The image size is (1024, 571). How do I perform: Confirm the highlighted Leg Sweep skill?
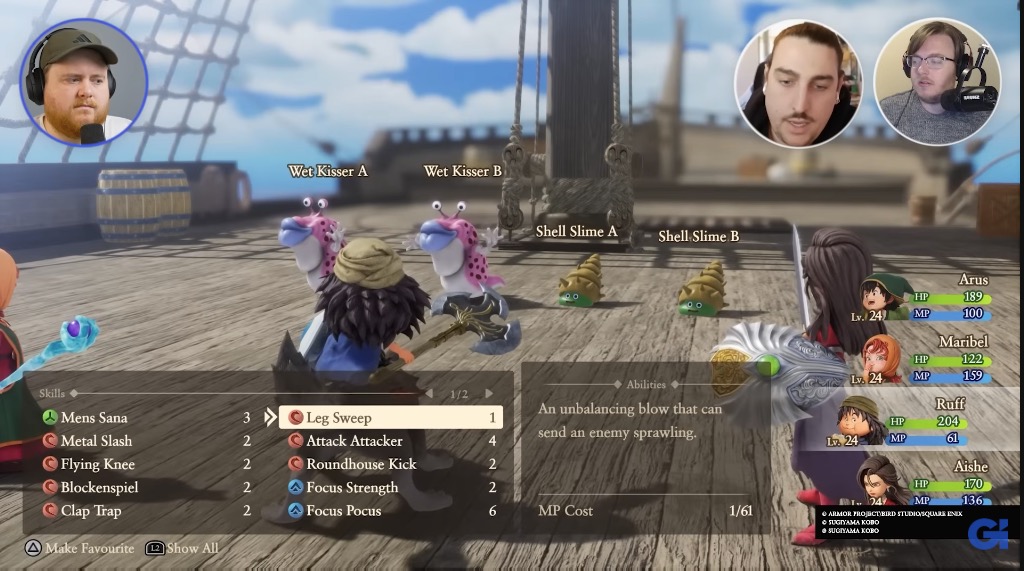(390, 418)
